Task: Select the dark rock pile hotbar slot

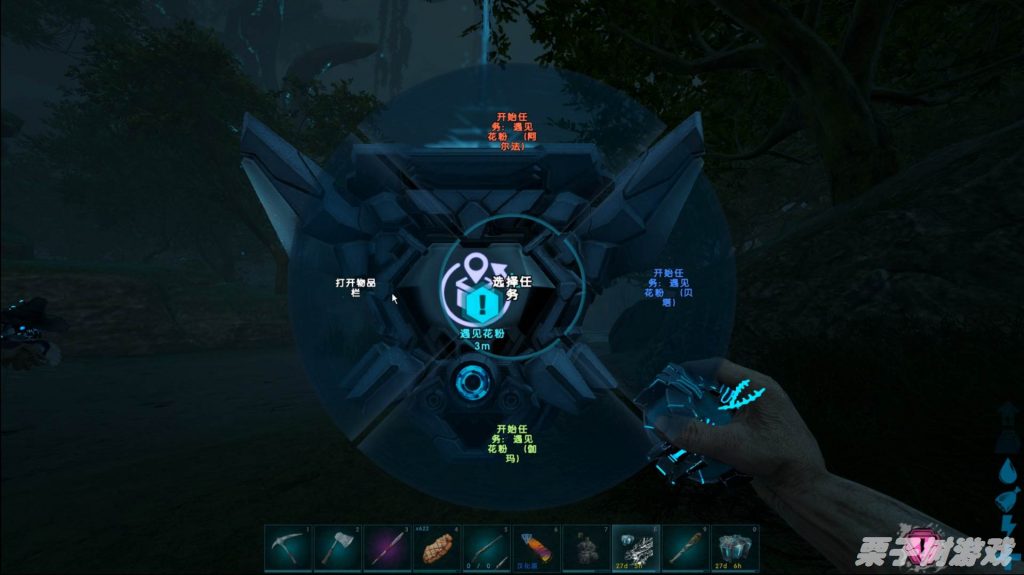Action: pos(586,548)
